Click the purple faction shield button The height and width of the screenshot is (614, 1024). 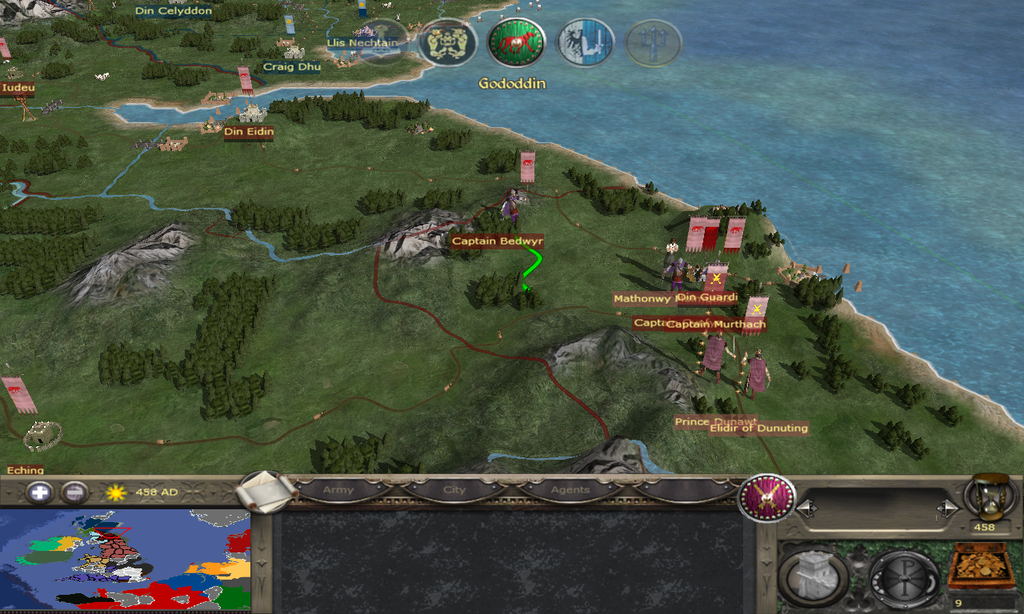click(767, 497)
